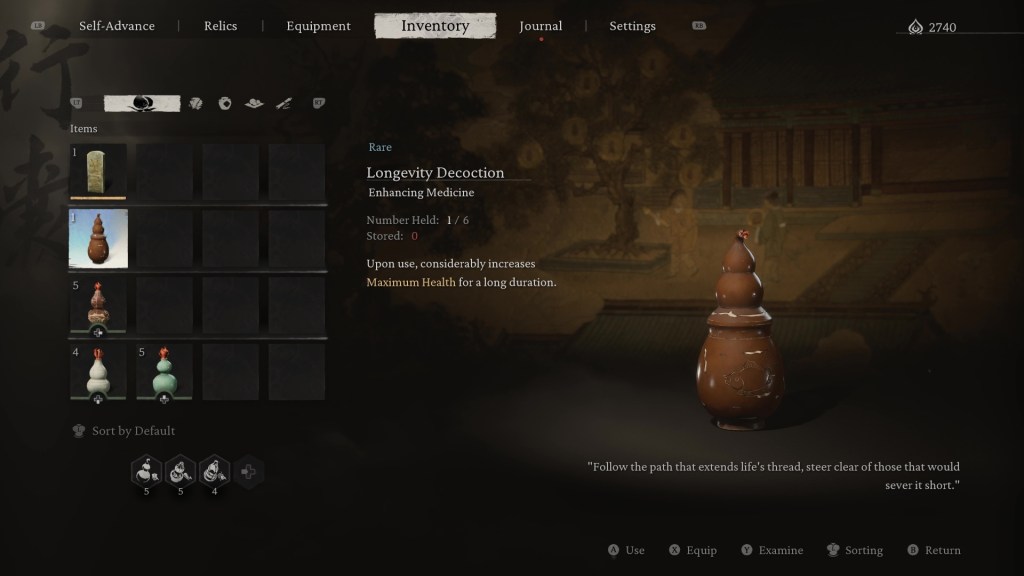The height and width of the screenshot is (576, 1024).
Task: Select the jade stone tablet item
Action: 98,172
